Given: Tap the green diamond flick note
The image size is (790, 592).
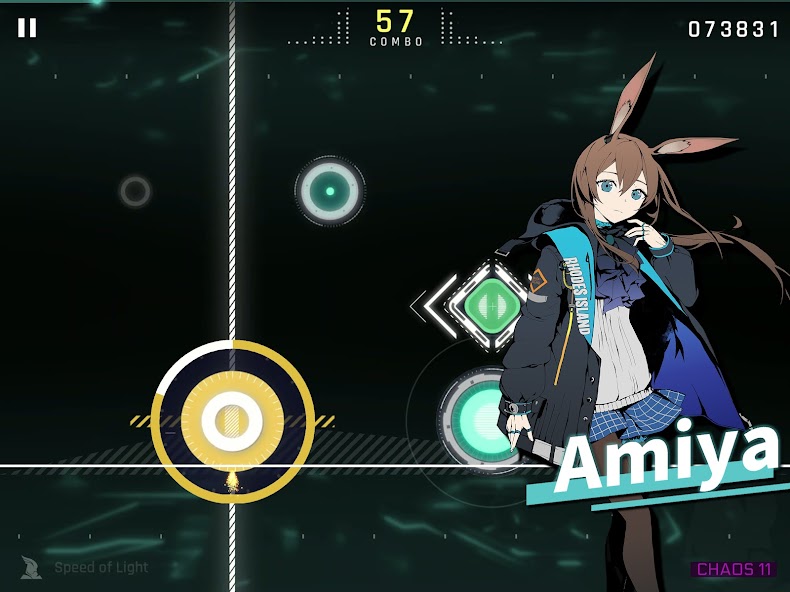Looking at the screenshot, I should click(489, 301).
